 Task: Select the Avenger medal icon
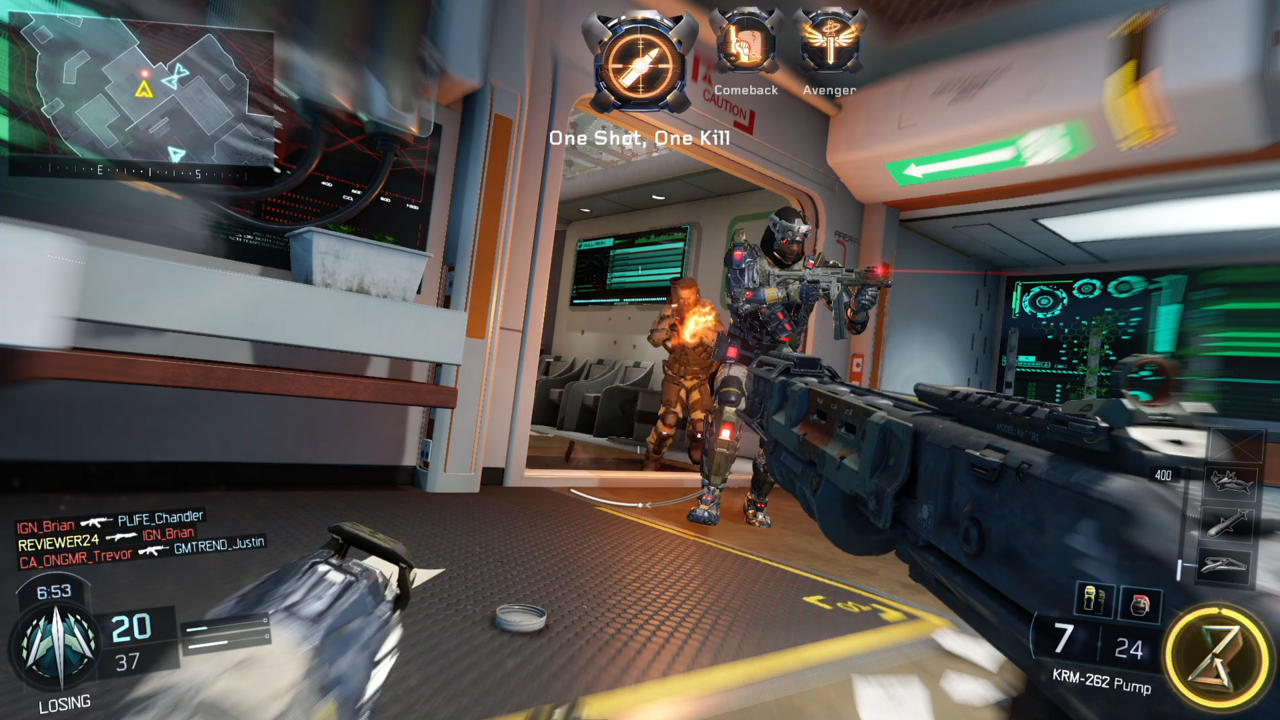click(829, 42)
